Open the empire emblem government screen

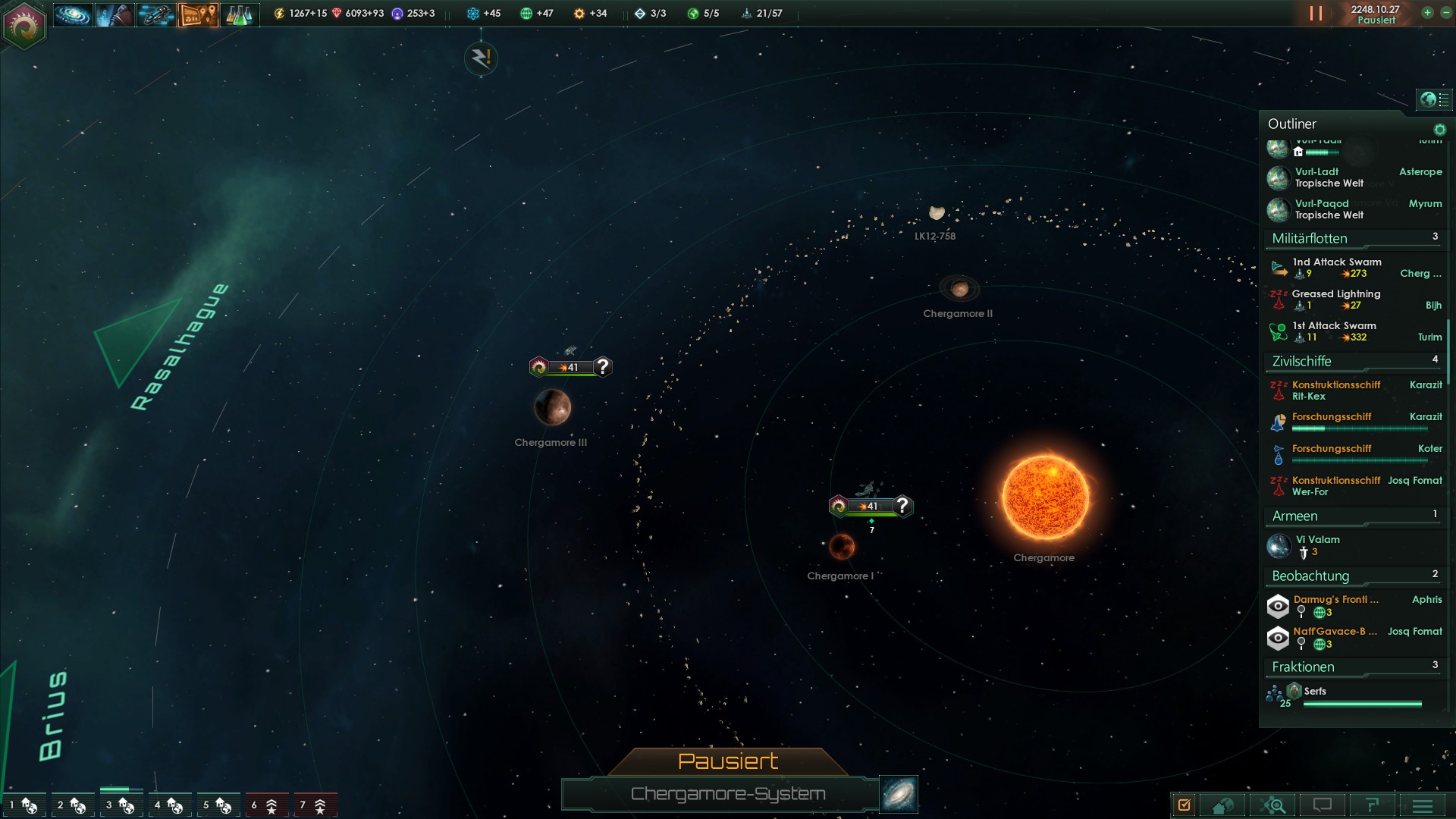[x=24, y=26]
